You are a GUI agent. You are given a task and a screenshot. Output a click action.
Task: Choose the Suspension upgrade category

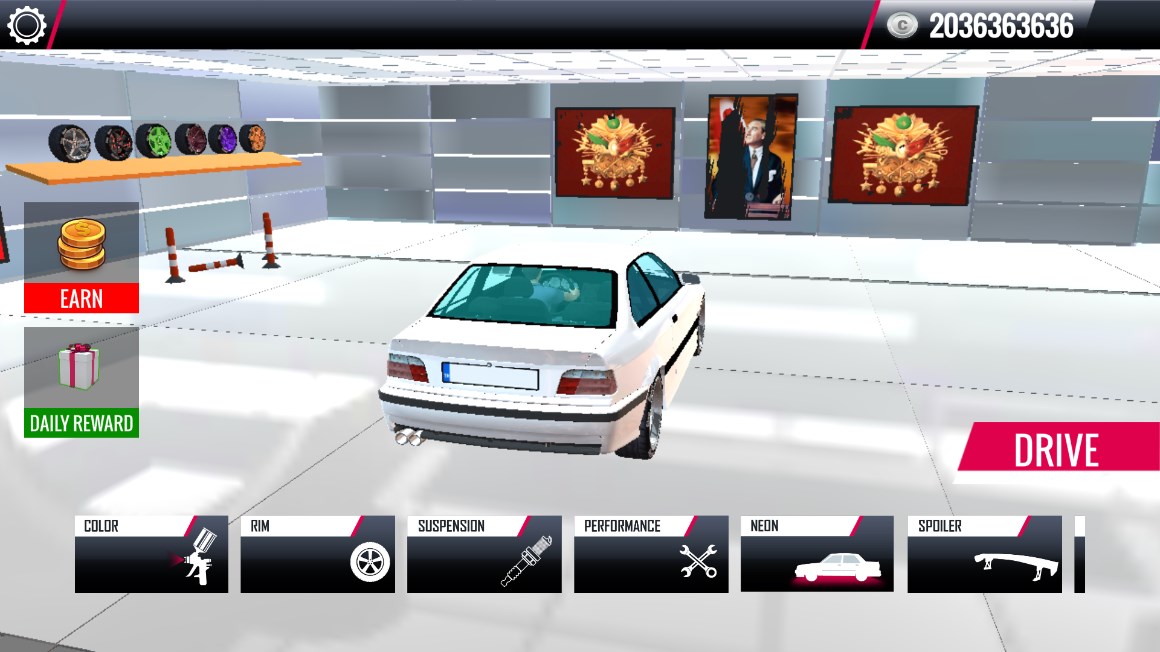pyautogui.click(x=484, y=555)
